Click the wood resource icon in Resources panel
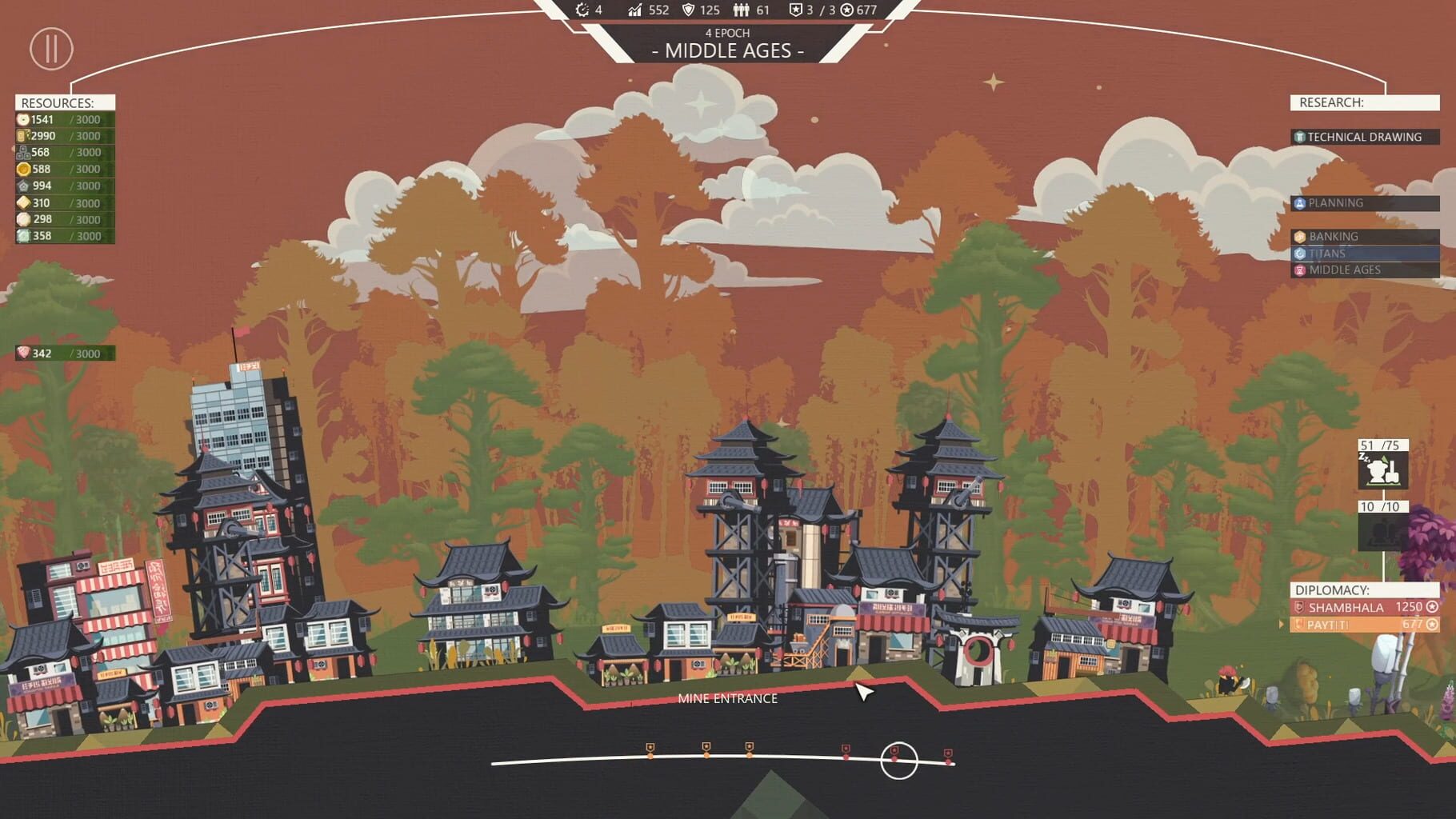This screenshot has height=819, width=1456. coord(22,135)
